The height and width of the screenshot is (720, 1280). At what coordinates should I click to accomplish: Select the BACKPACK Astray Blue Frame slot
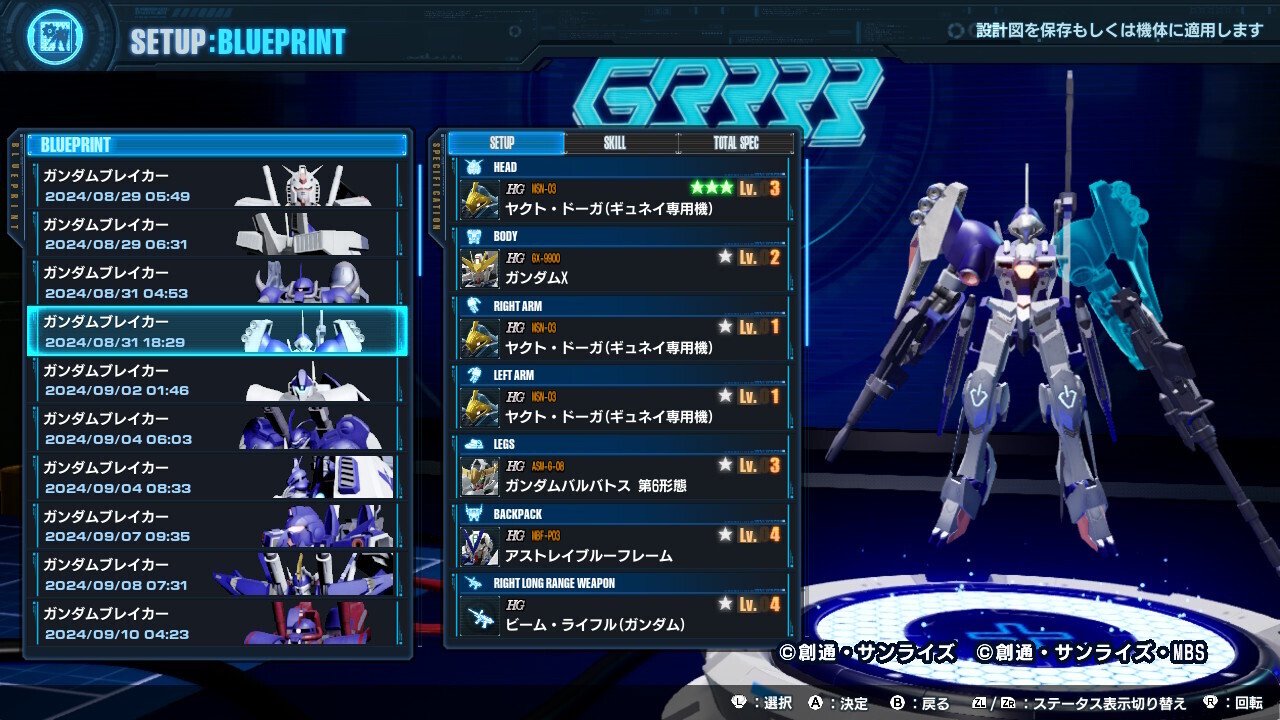pyautogui.click(x=620, y=545)
